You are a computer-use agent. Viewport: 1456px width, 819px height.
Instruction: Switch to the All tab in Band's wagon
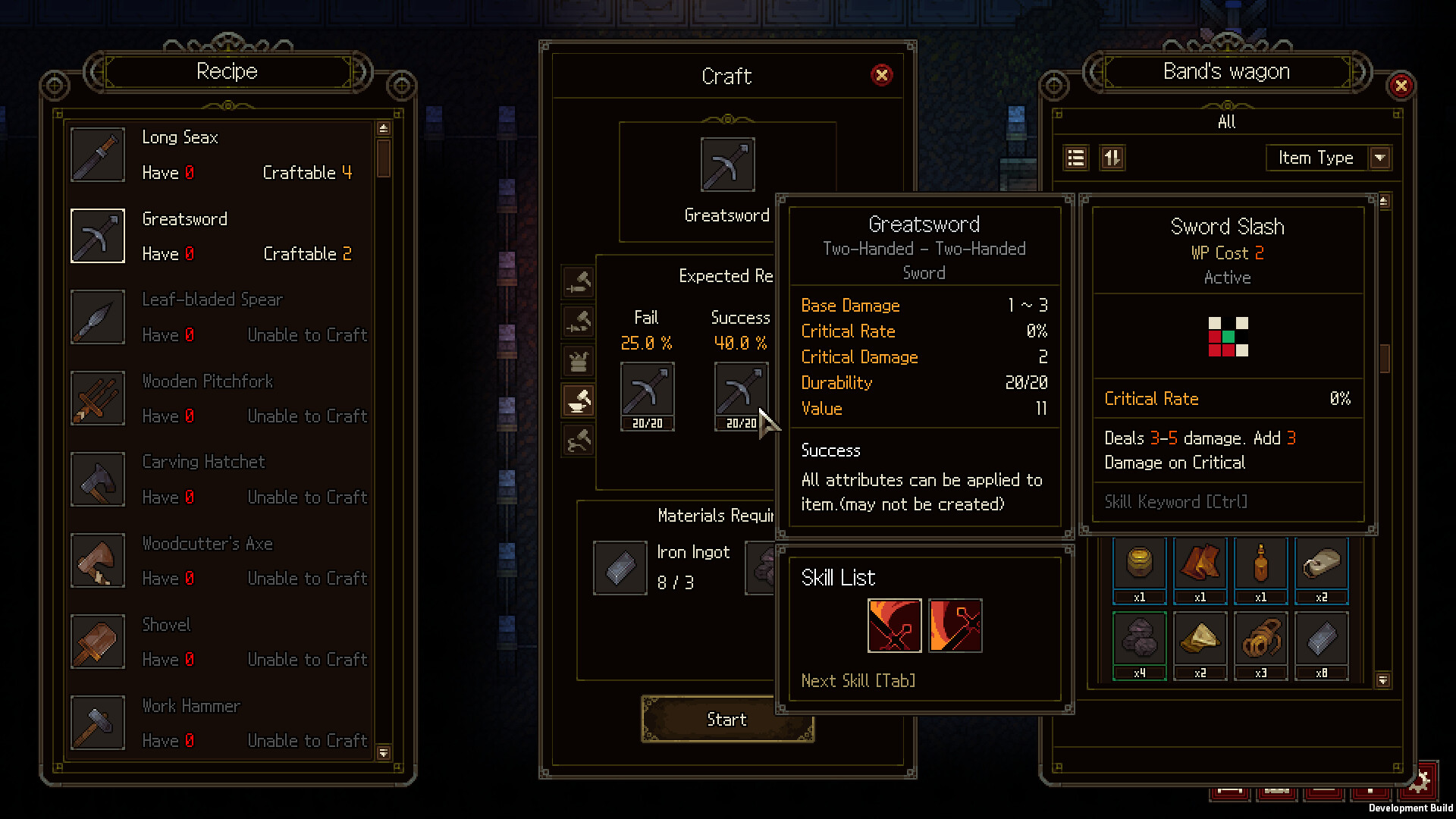[1226, 121]
